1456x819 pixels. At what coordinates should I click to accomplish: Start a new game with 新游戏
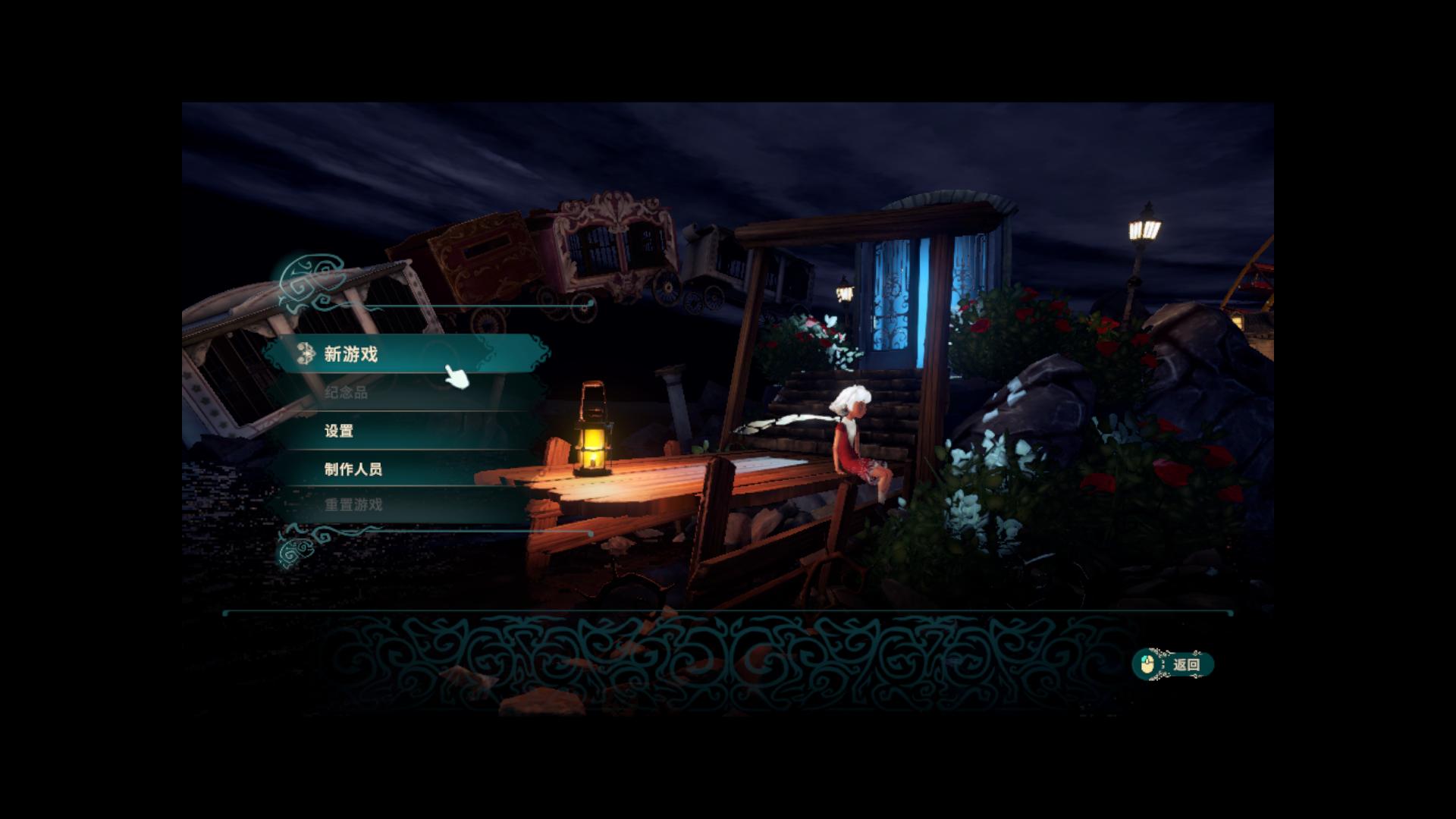[351, 354]
